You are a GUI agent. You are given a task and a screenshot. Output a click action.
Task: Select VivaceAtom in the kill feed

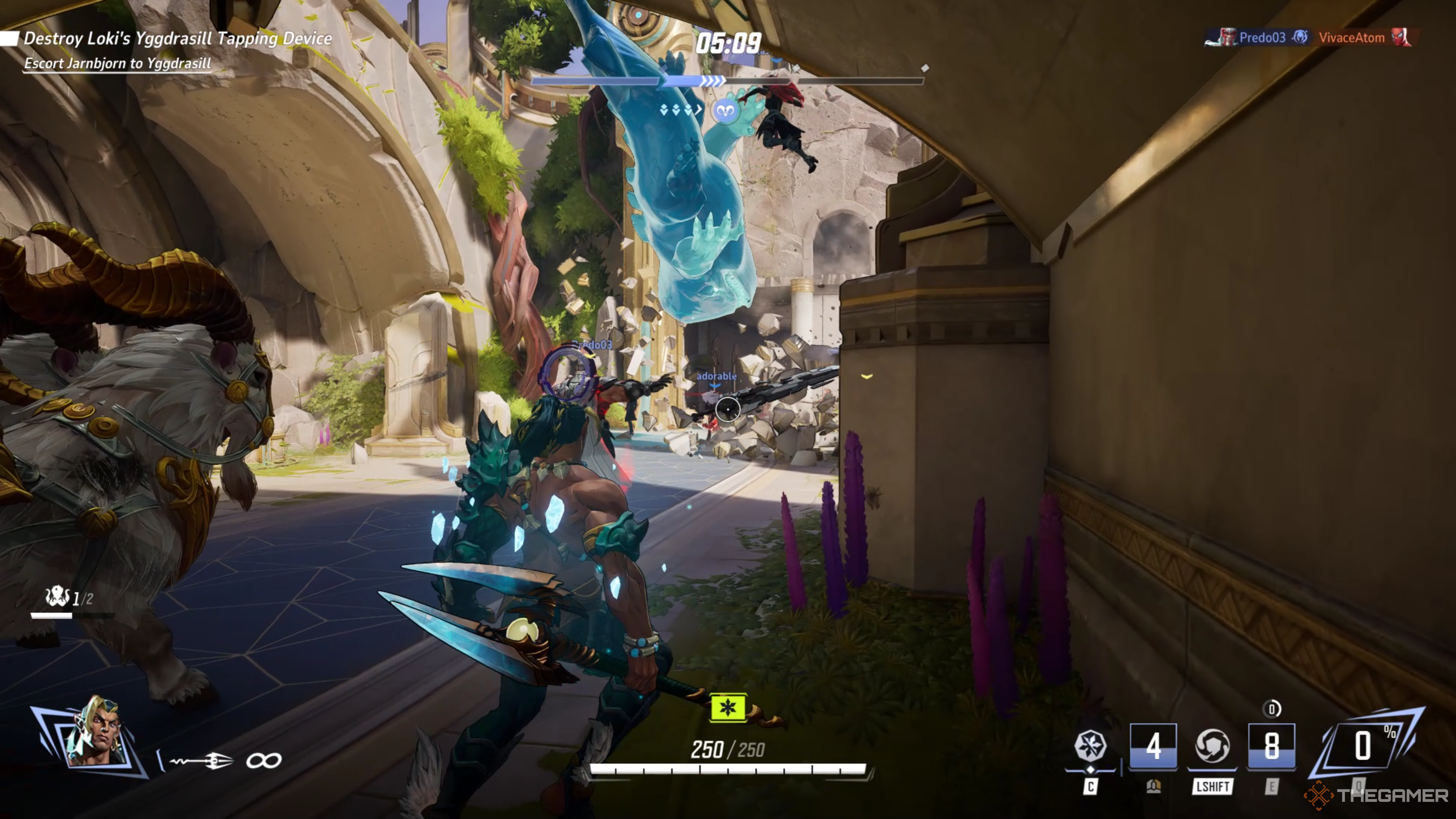click(1351, 38)
